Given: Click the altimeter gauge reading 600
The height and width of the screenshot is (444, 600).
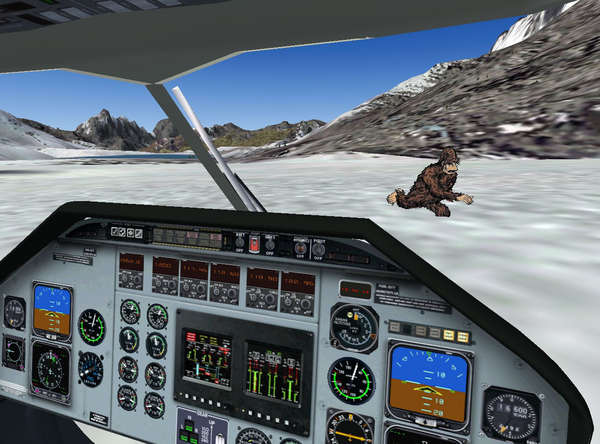Looking at the screenshot, I should click(x=512, y=415).
